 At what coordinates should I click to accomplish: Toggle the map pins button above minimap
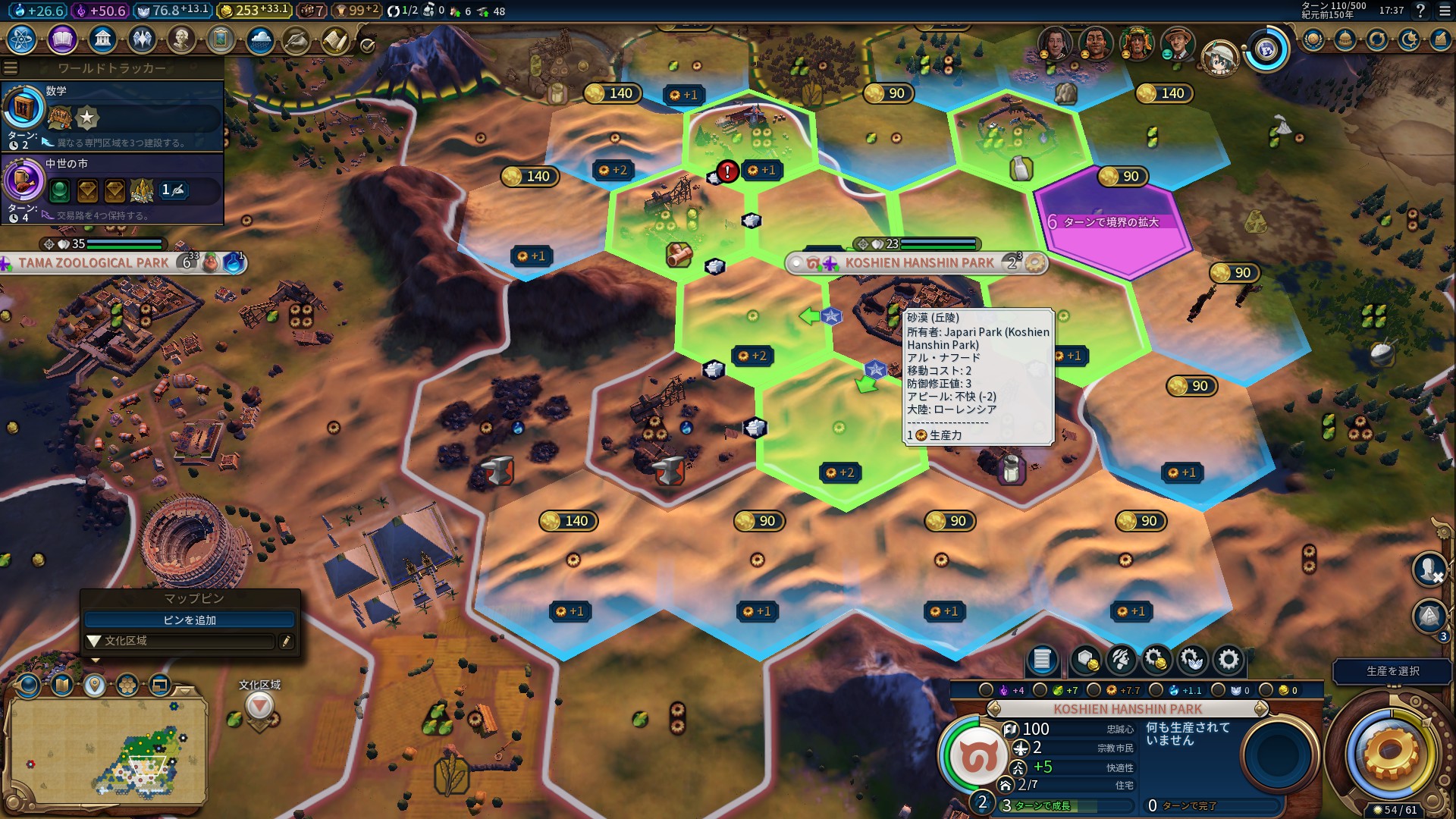click(94, 686)
